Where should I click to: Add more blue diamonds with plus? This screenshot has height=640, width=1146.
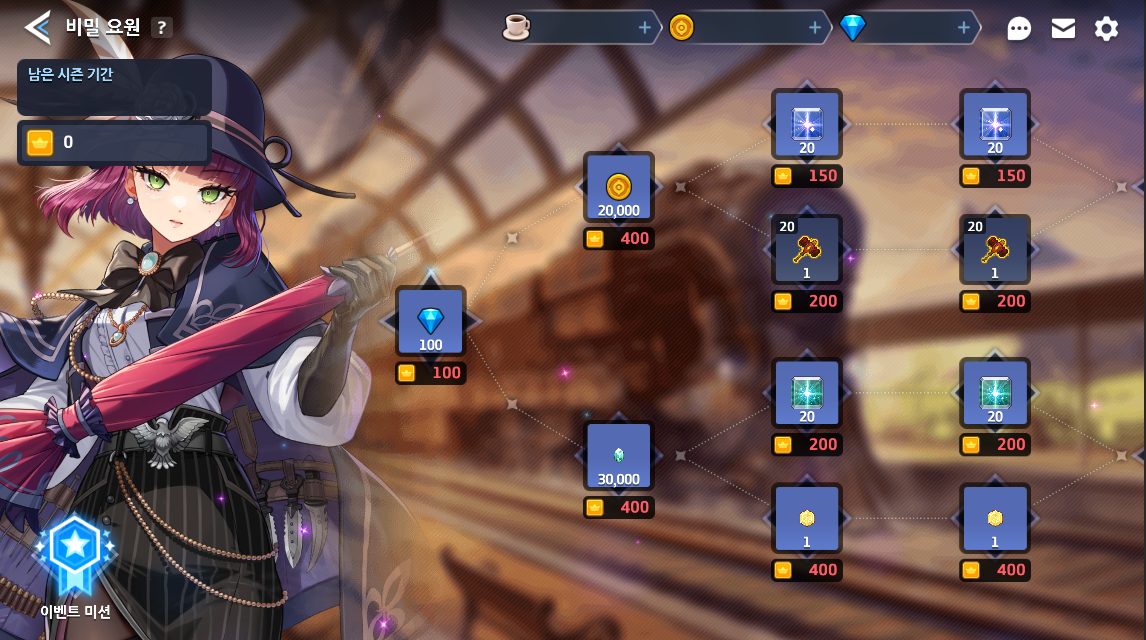click(964, 28)
